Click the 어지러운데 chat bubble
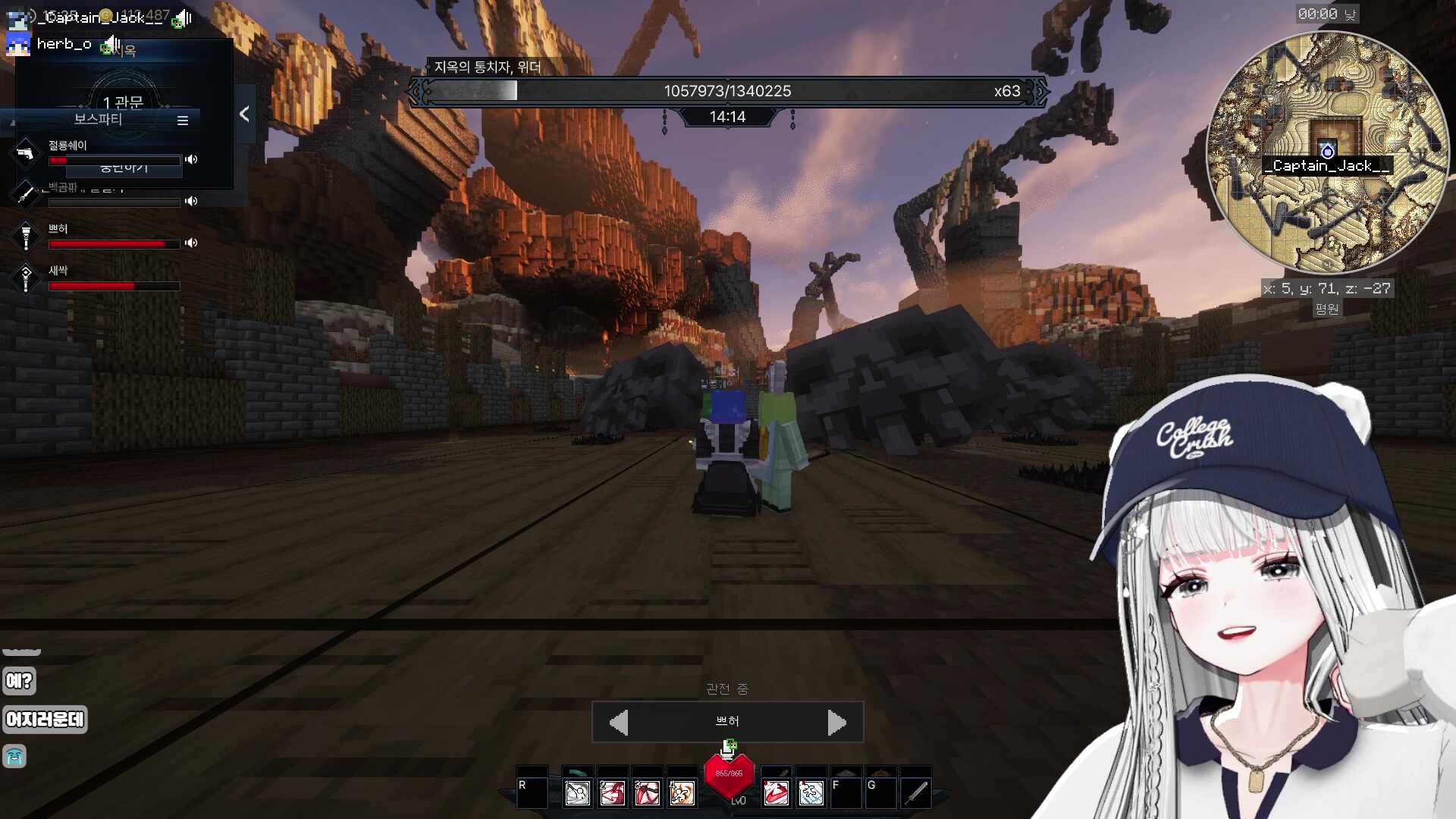Viewport: 1456px width, 819px height. [45, 719]
